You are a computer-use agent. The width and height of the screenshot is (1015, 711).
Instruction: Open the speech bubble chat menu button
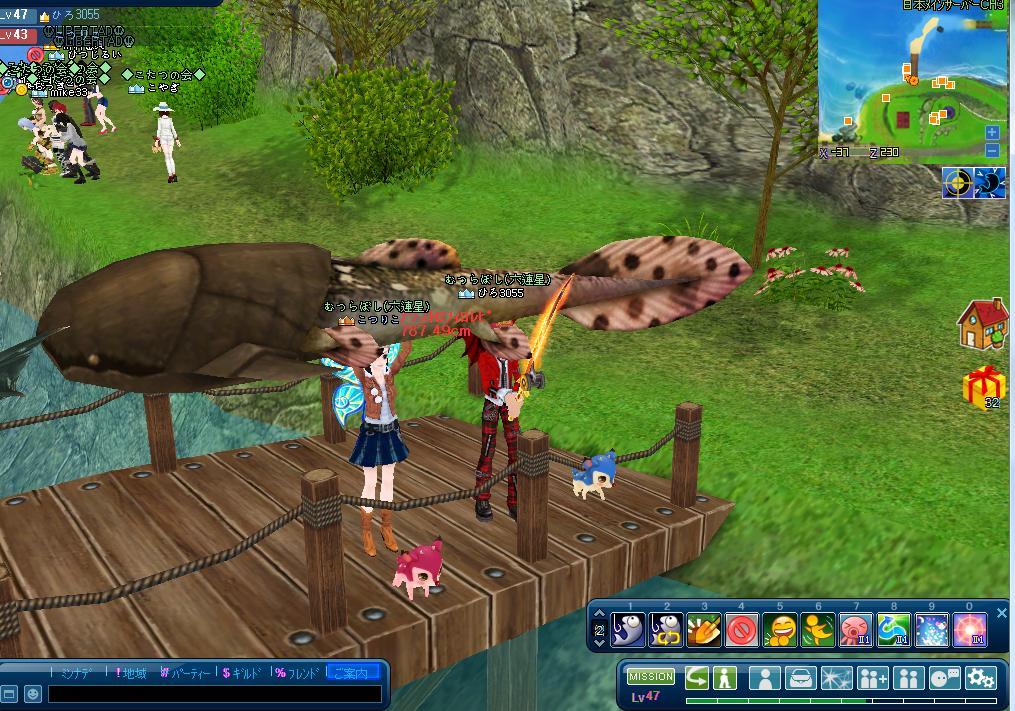click(944, 678)
